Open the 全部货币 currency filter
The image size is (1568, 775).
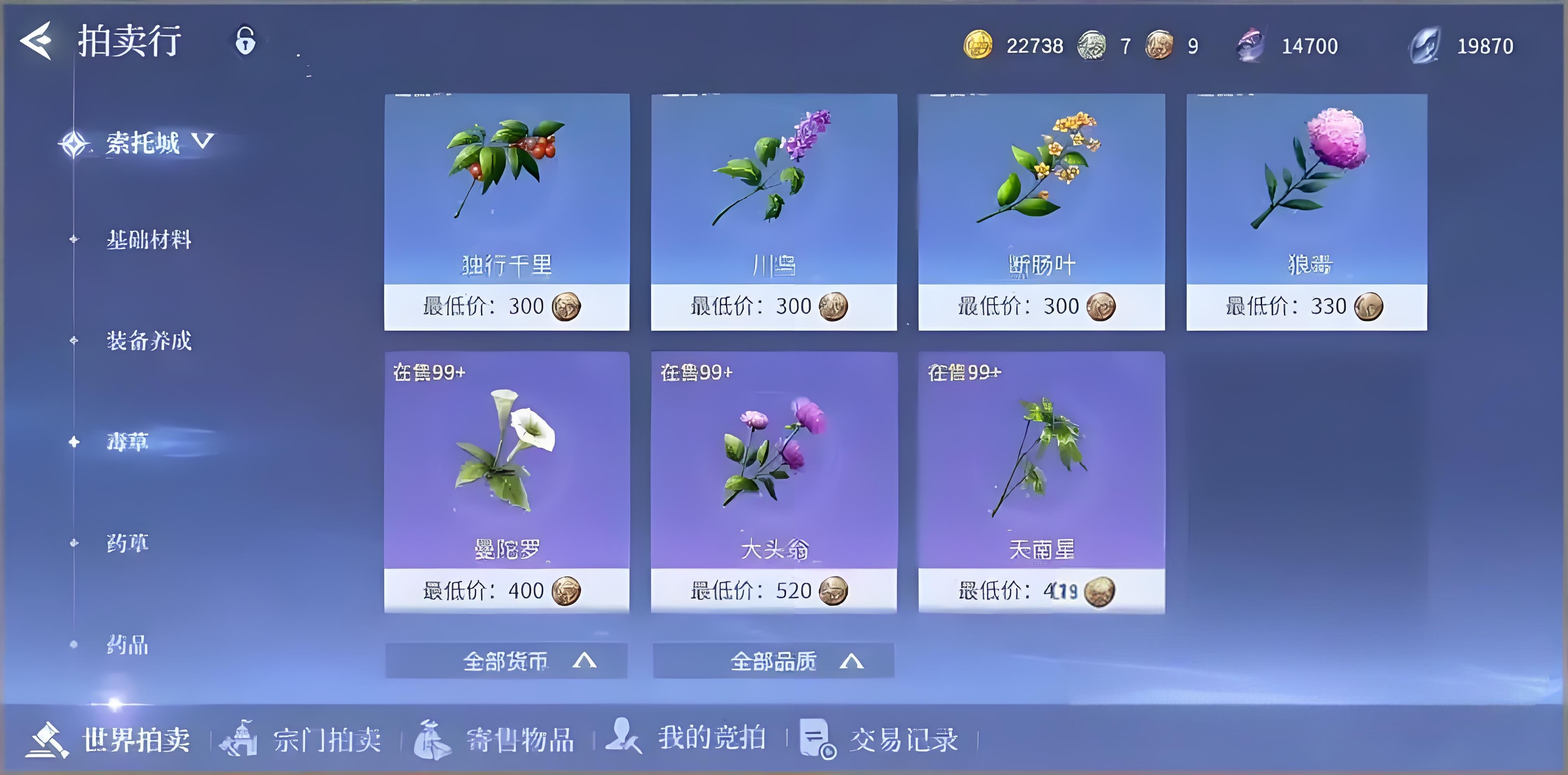506,661
